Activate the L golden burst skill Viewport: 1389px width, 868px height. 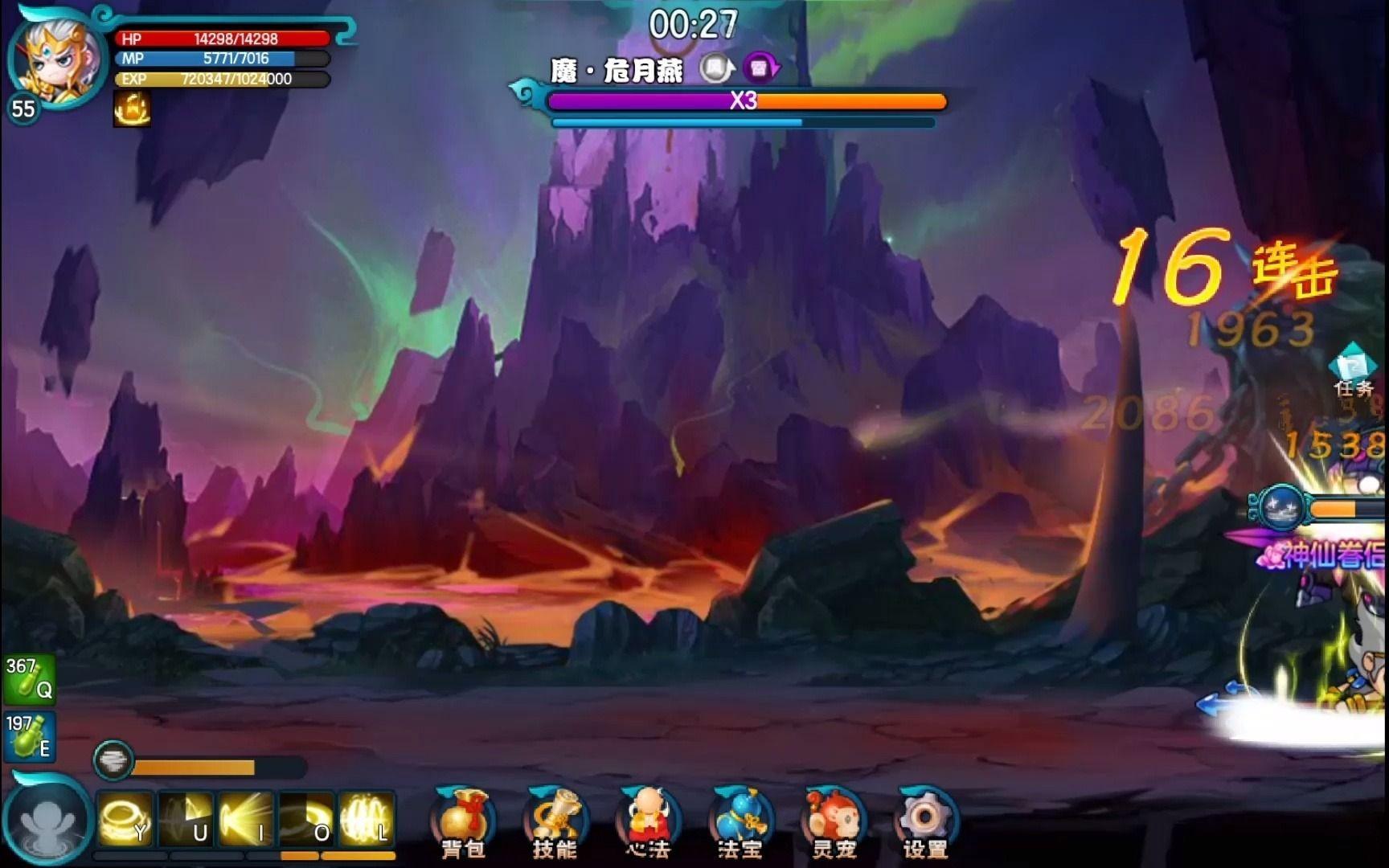[367, 820]
